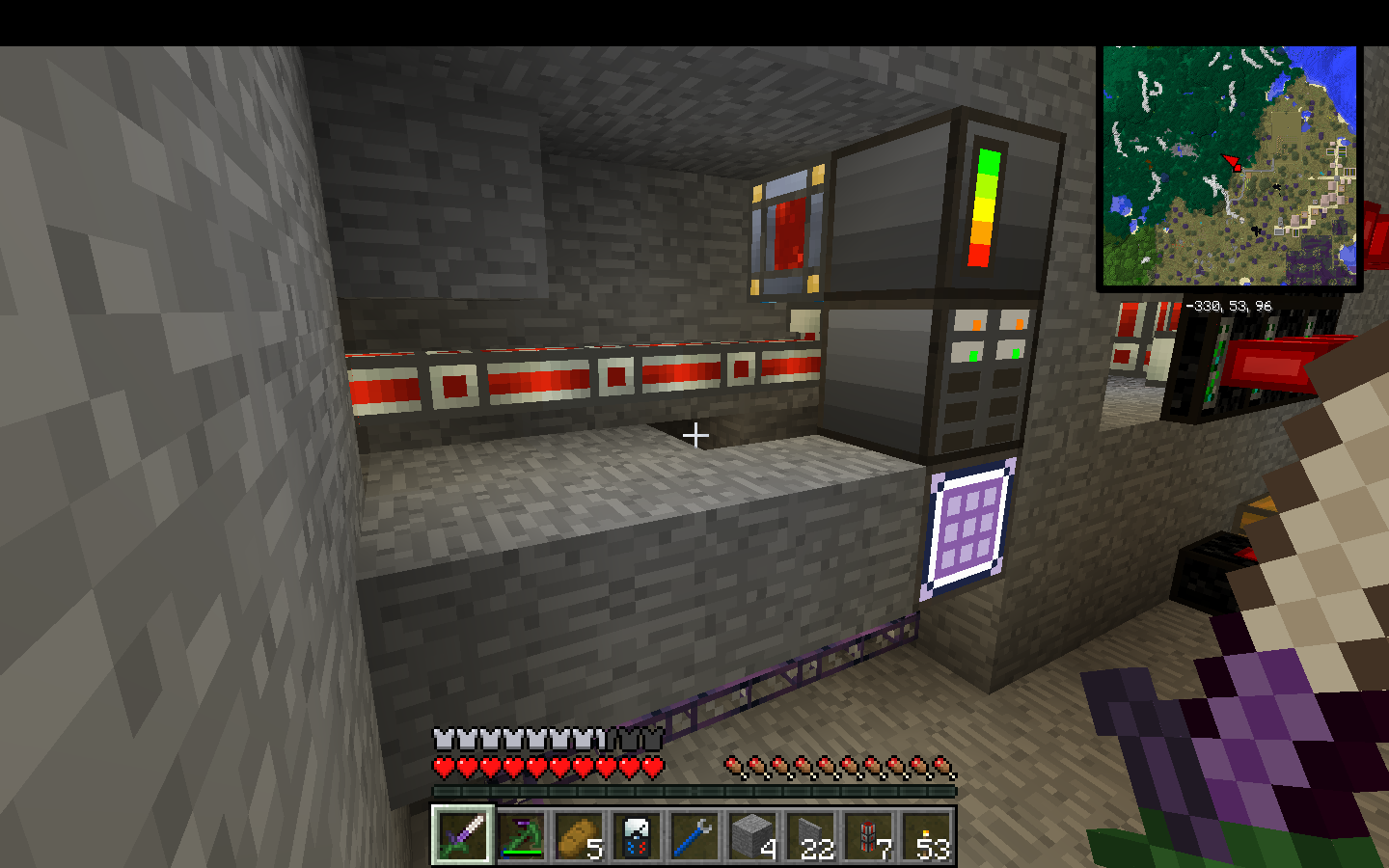The image size is (1389, 868).
Task: Select the torch stack of 53
Action: click(x=926, y=834)
